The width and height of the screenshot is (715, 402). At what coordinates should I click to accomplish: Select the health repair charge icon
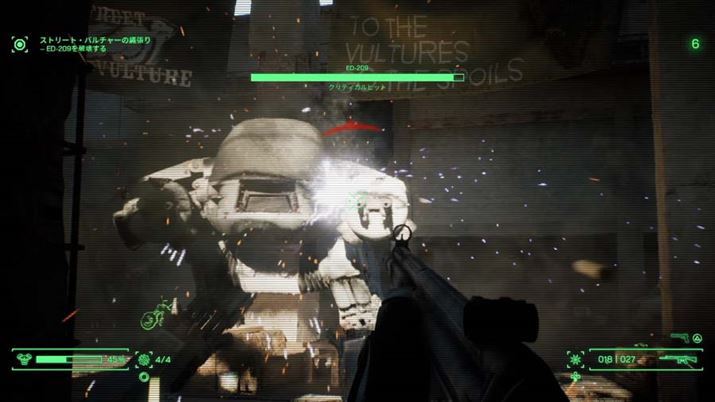click(144, 358)
